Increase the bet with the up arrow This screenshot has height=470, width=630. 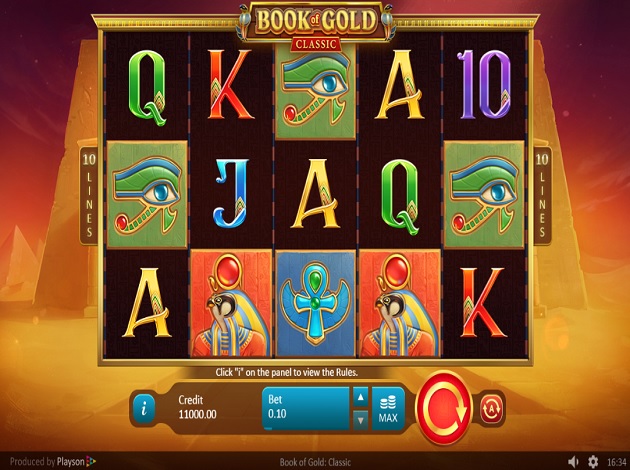point(361,397)
